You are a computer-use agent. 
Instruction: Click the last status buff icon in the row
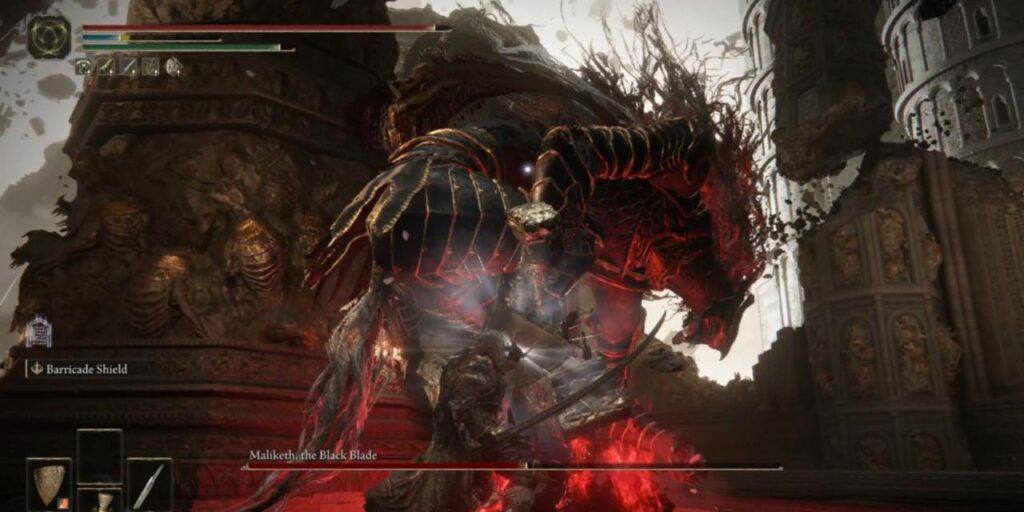[173, 66]
